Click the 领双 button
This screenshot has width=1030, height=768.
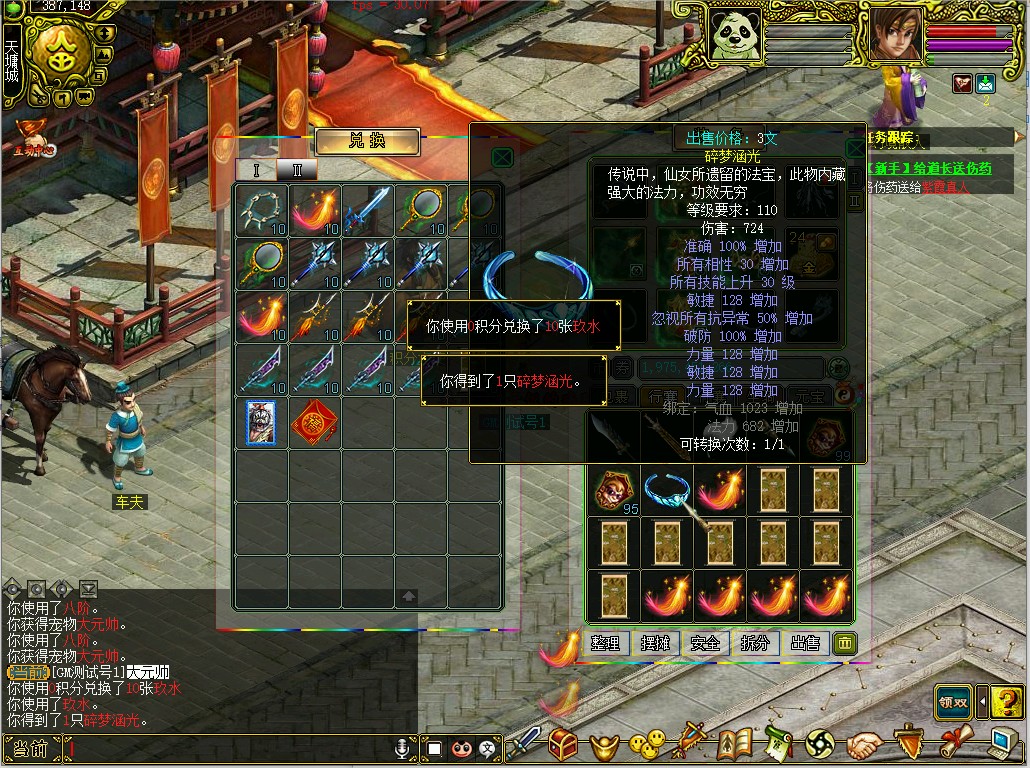click(x=954, y=701)
